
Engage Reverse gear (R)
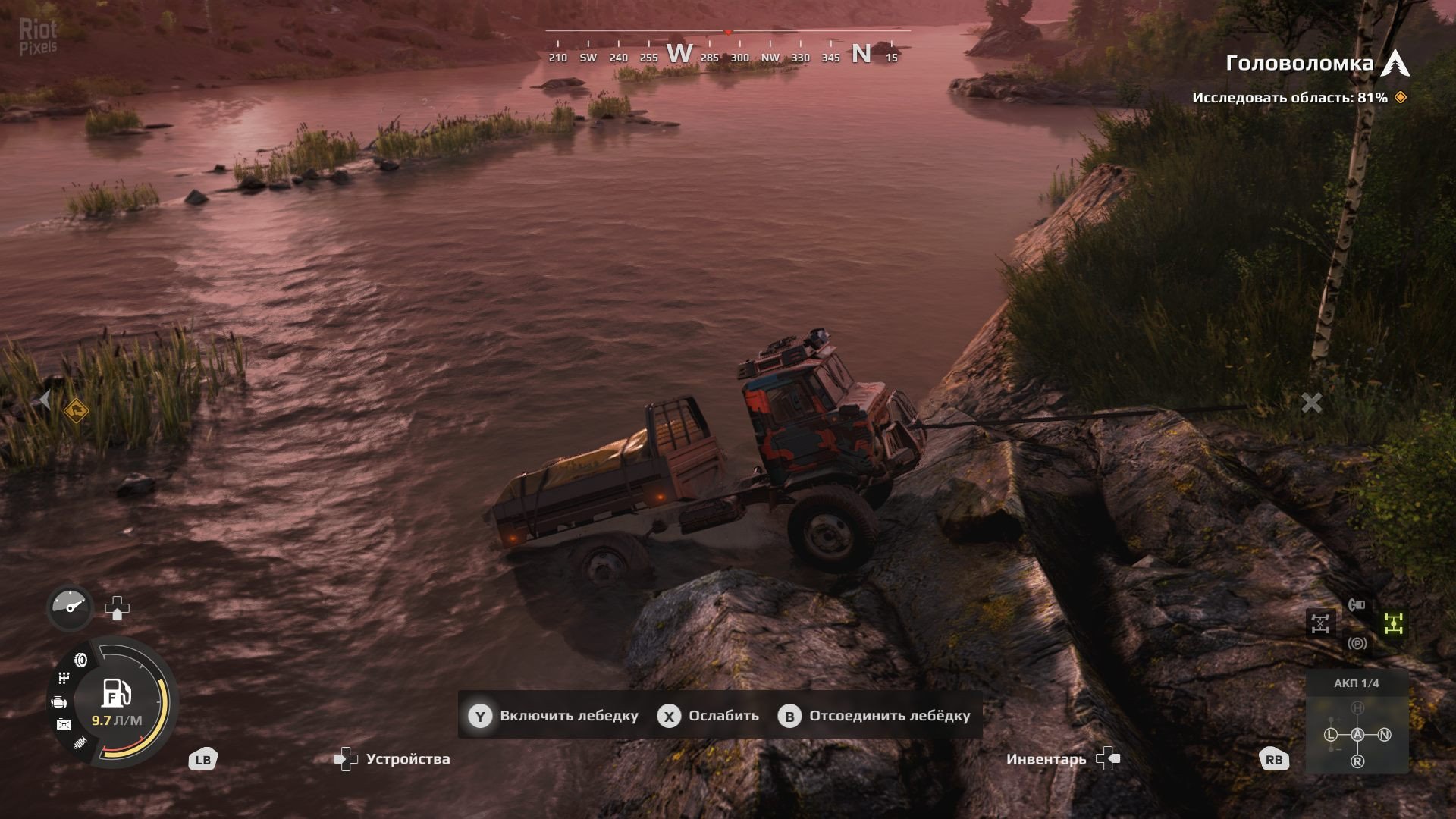(x=1357, y=761)
